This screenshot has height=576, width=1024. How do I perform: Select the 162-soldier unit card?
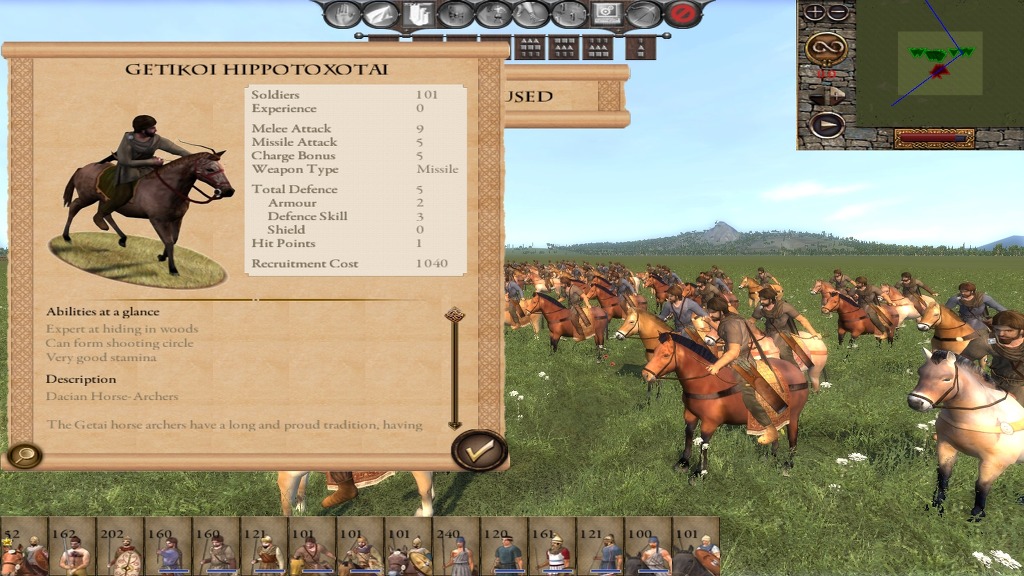72,546
